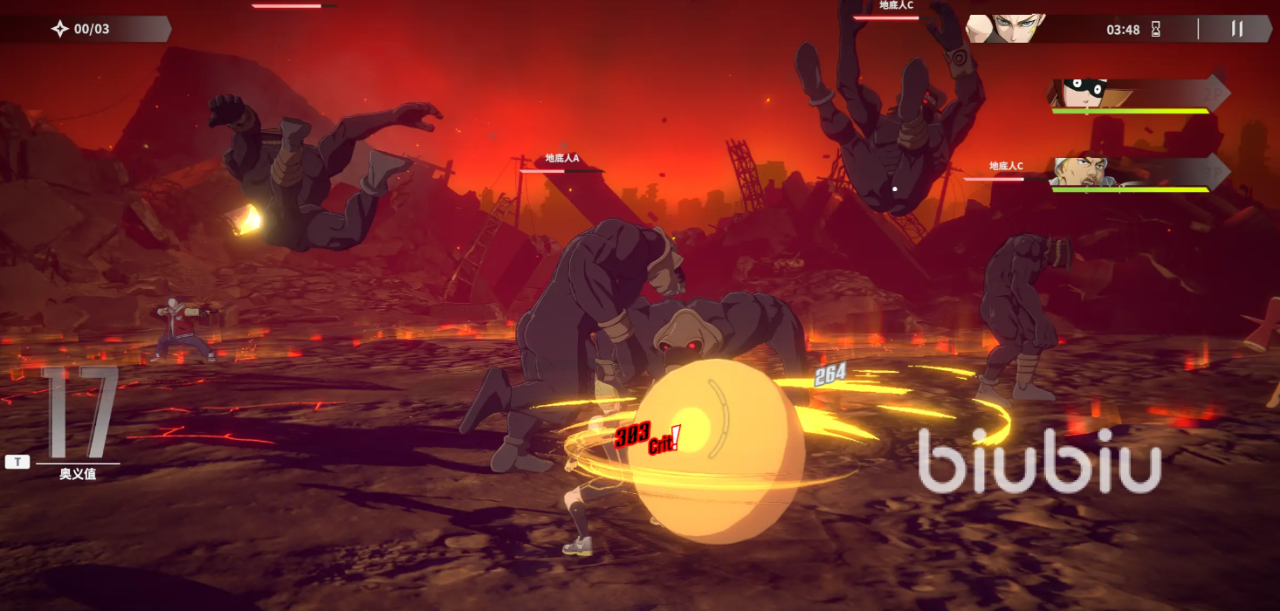Screen dimensions: 1280x611
Task: Select the blonde hero portrait next to the timer
Action: [x=1006, y=28]
